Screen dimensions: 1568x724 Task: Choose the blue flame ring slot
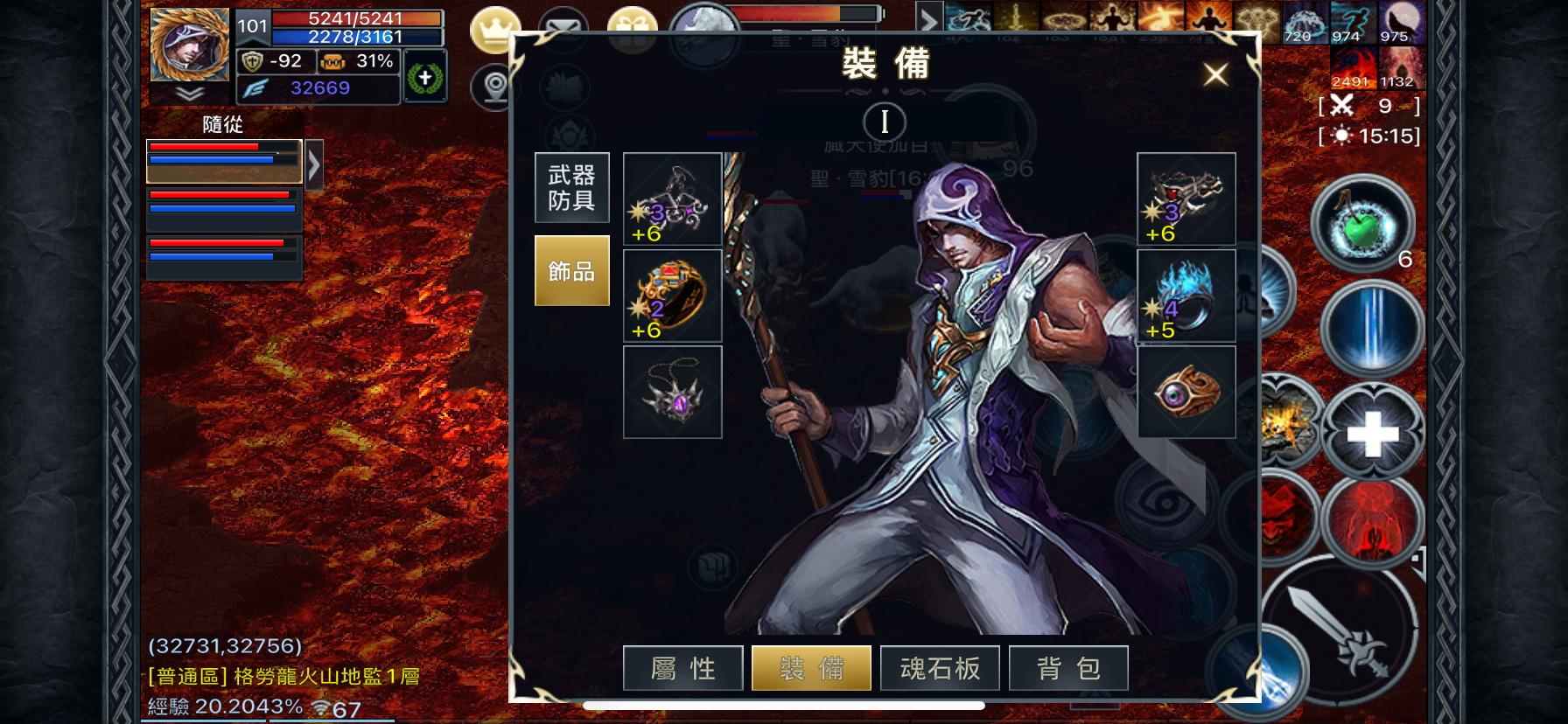[x=1186, y=296]
